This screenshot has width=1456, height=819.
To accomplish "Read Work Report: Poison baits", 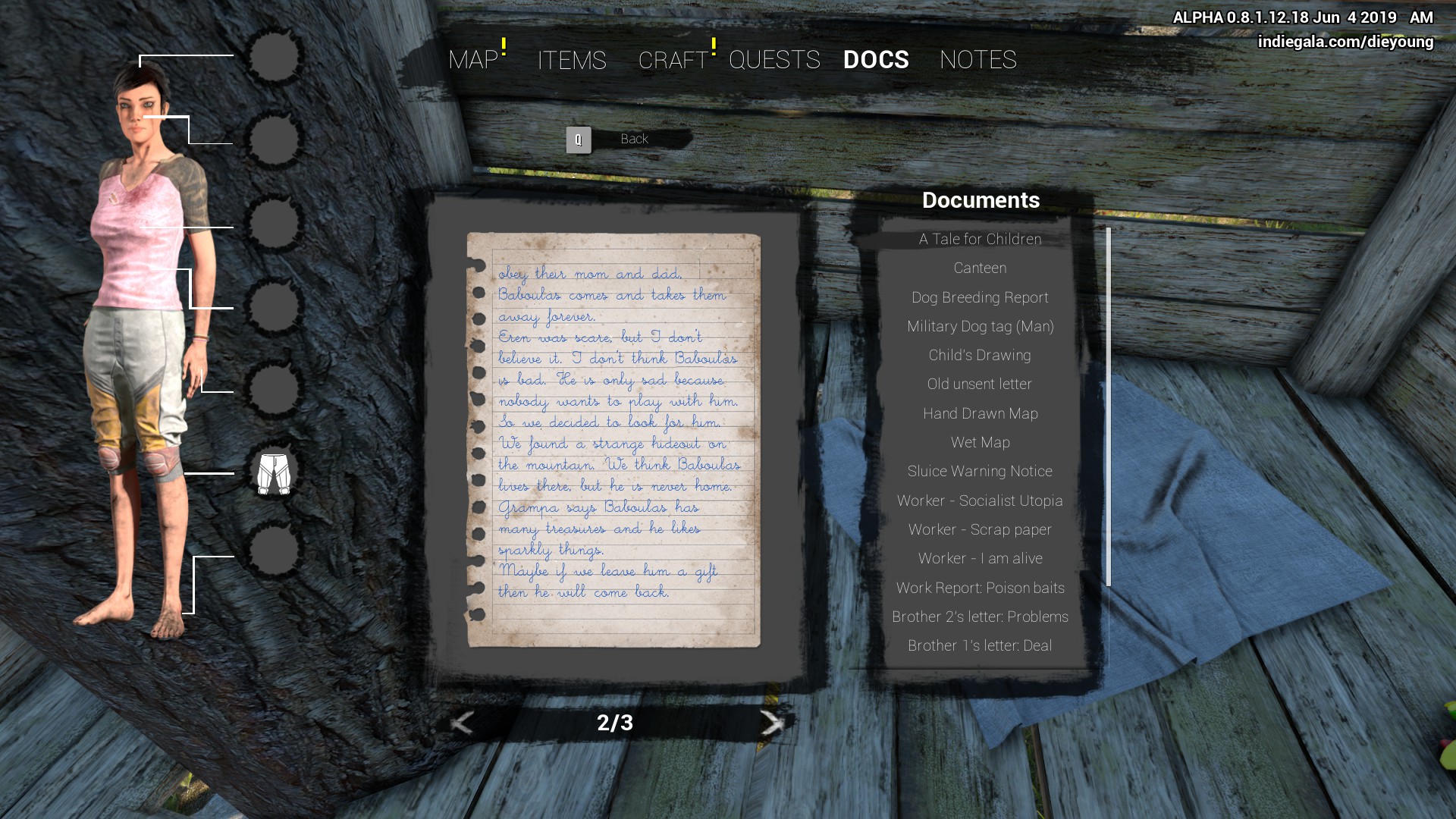I will pyautogui.click(x=980, y=588).
